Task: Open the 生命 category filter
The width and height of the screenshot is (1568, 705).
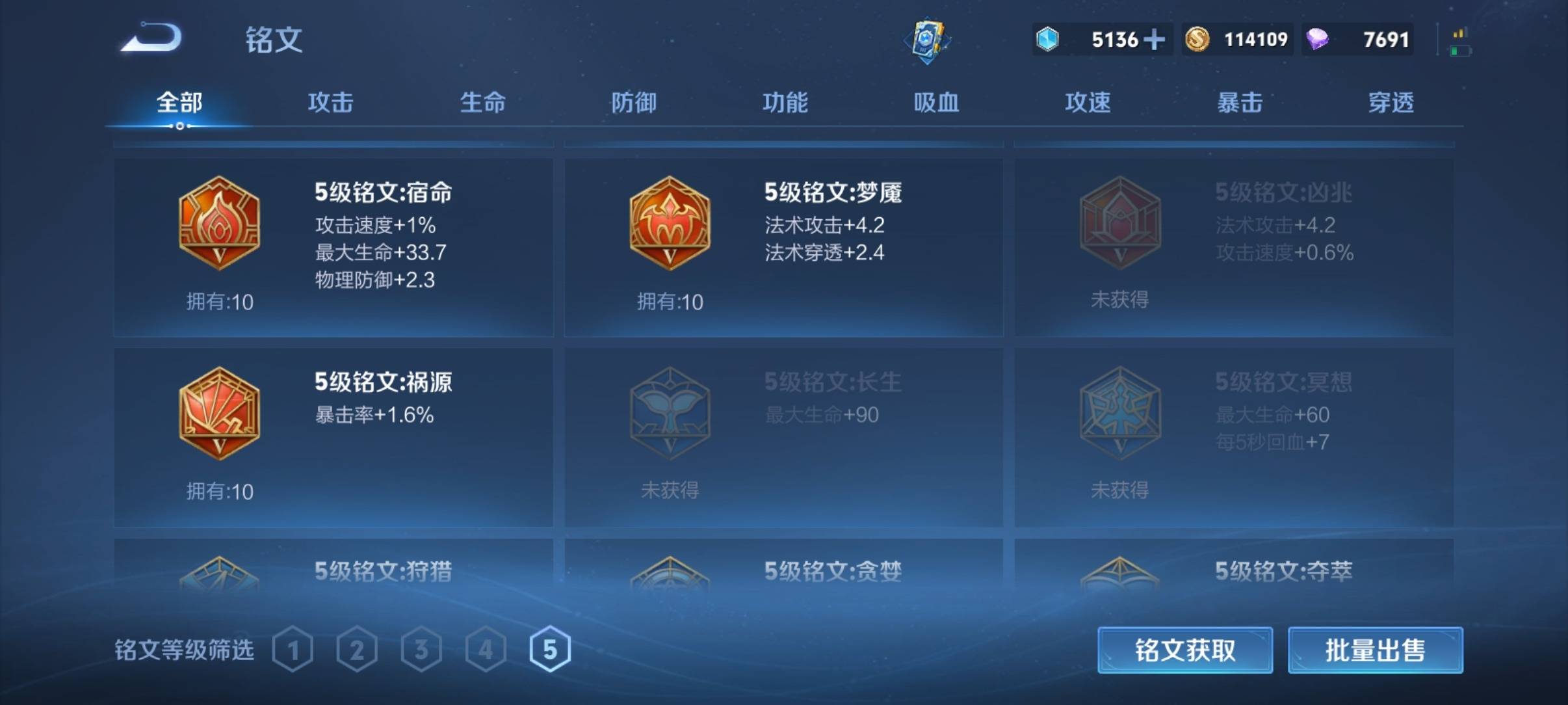Action: click(482, 102)
